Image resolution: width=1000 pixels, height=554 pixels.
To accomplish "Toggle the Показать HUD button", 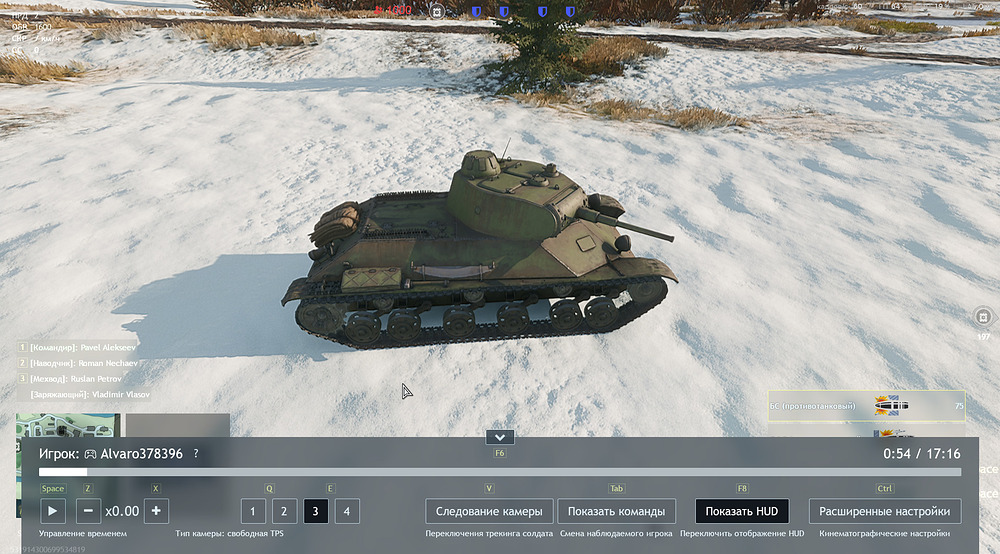I will tap(742, 511).
